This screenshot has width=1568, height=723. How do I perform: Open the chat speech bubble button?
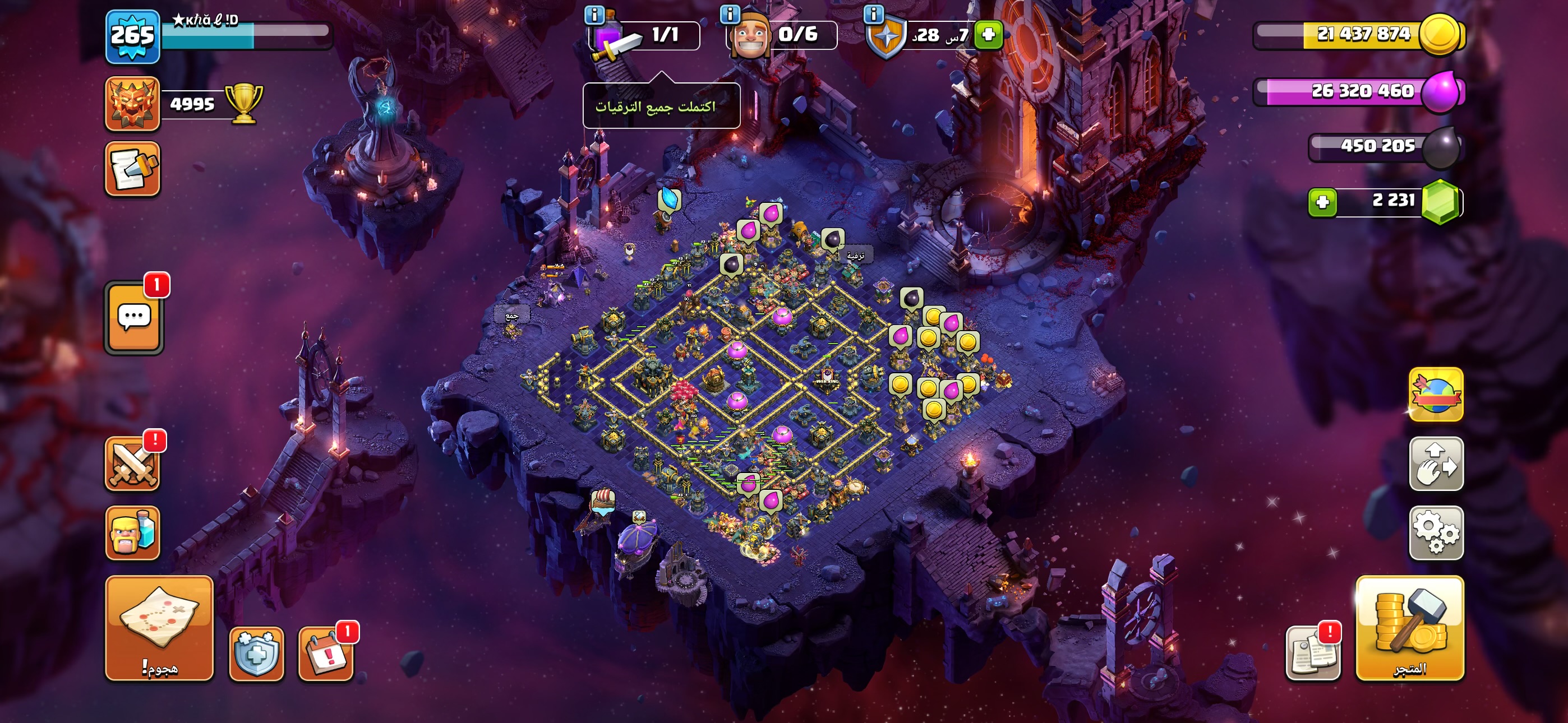[x=134, y=318]
